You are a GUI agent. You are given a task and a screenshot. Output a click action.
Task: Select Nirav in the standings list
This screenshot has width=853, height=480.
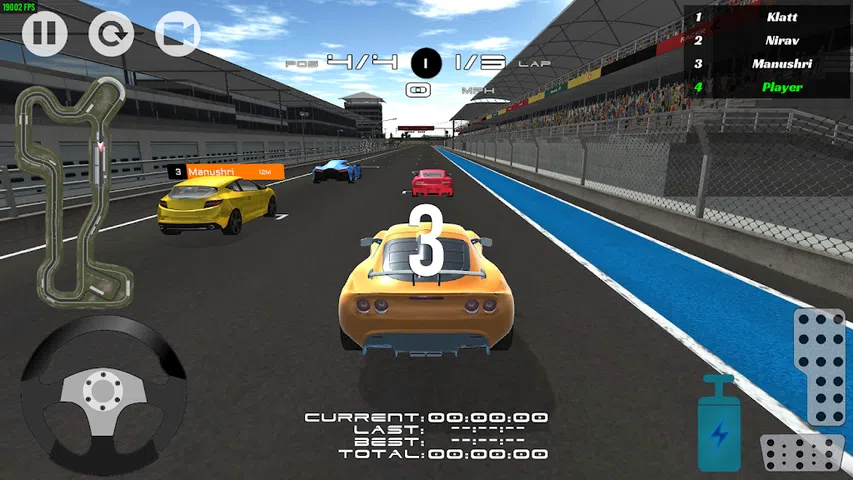click(x=767, y=40)
